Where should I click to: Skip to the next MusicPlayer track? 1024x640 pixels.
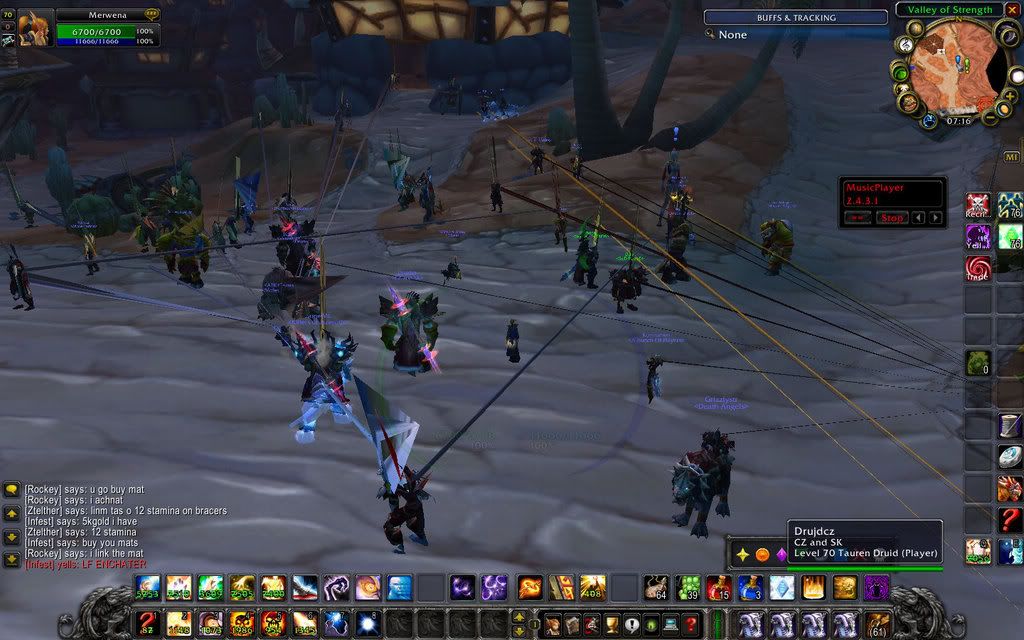[x=935, y=217]
